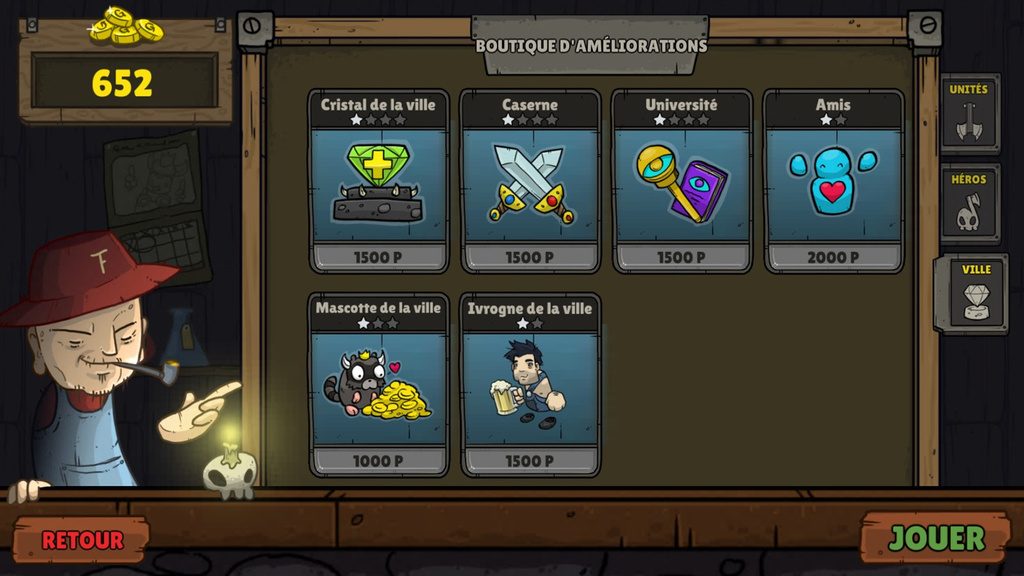This screenshot has height=576, width=1024.
Task: Go back with the Retour button
Action: click(x=82, y=540)
